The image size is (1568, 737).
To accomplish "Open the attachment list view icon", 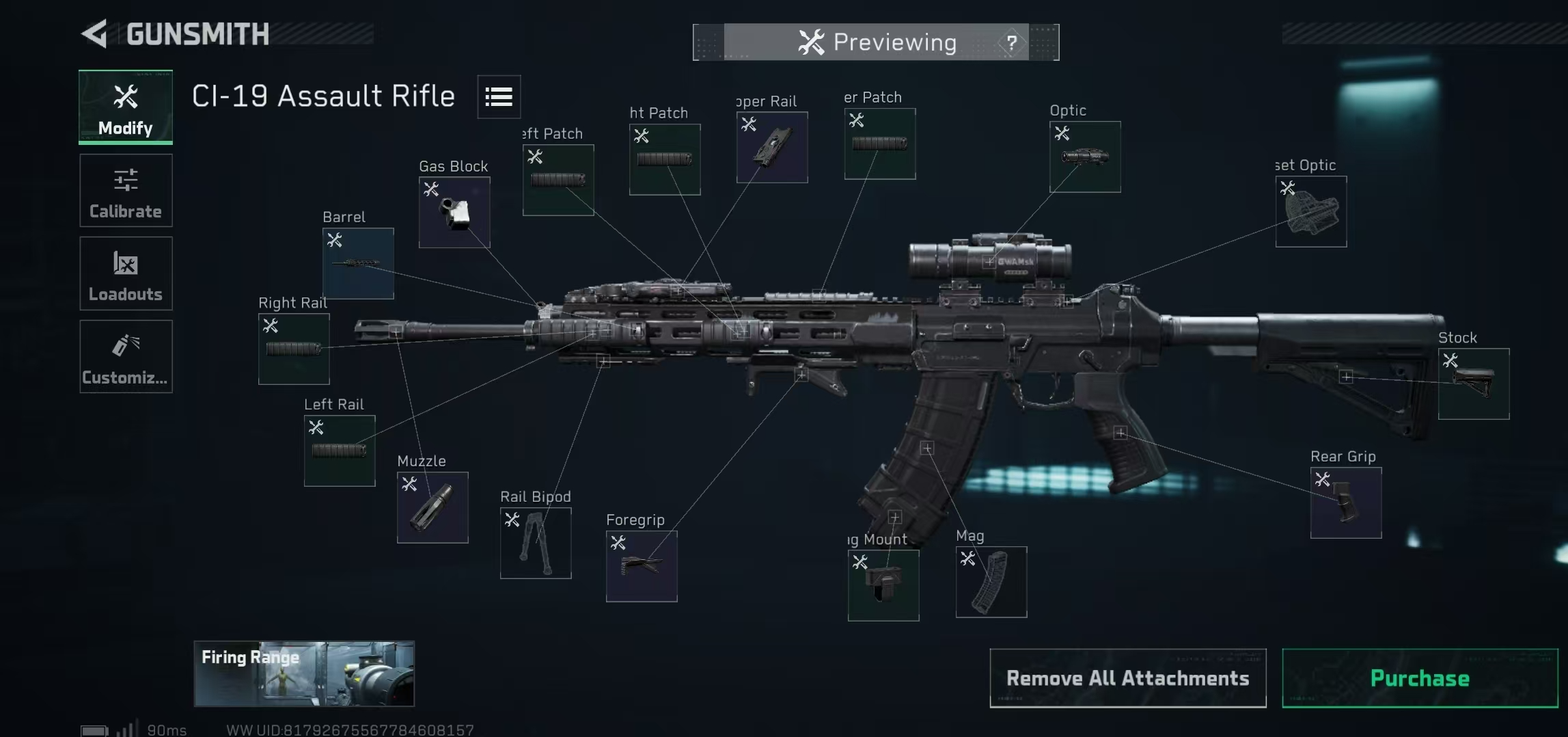I will coord(499,97).
